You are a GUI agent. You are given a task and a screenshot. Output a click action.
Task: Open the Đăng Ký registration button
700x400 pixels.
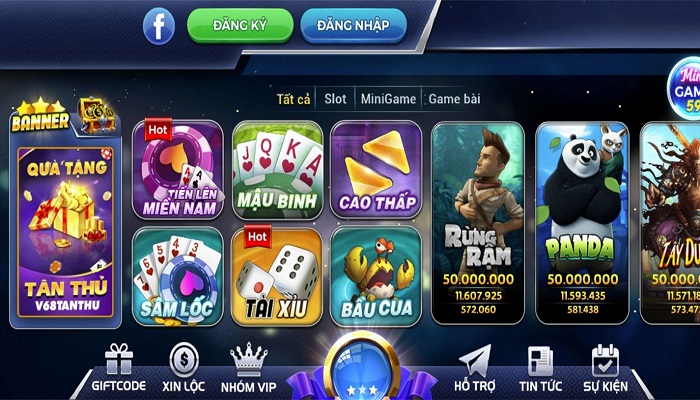(x=240, y=25)
